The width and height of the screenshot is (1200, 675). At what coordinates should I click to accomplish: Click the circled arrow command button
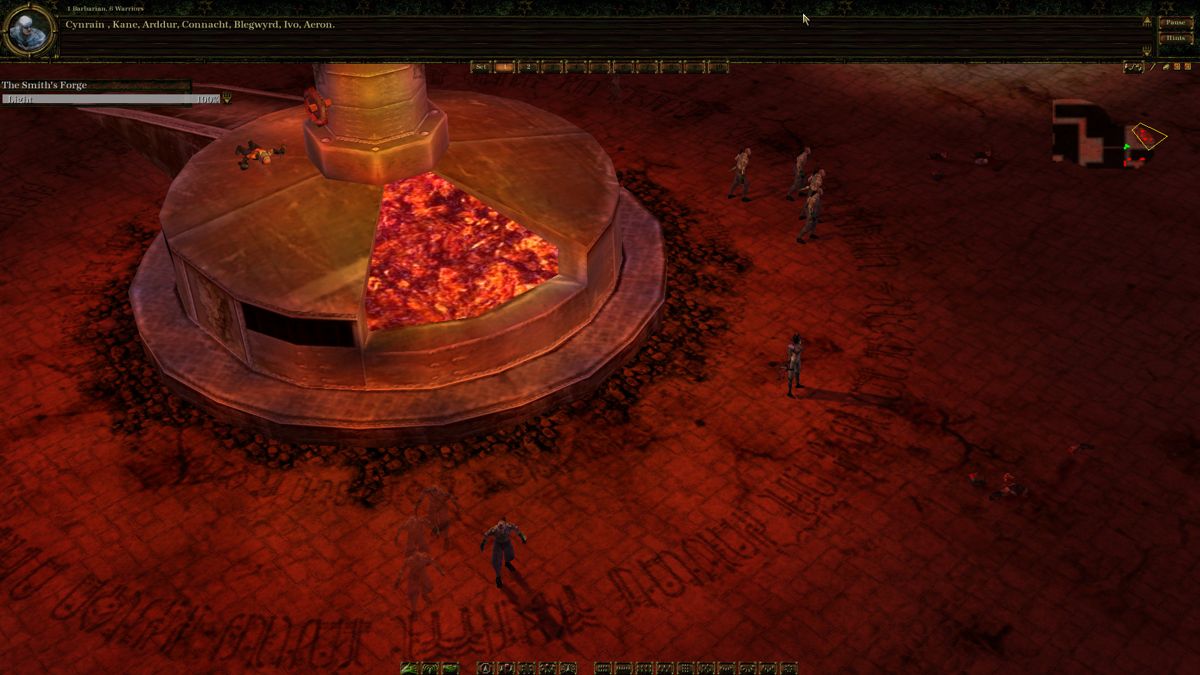[x=485, y=668]
